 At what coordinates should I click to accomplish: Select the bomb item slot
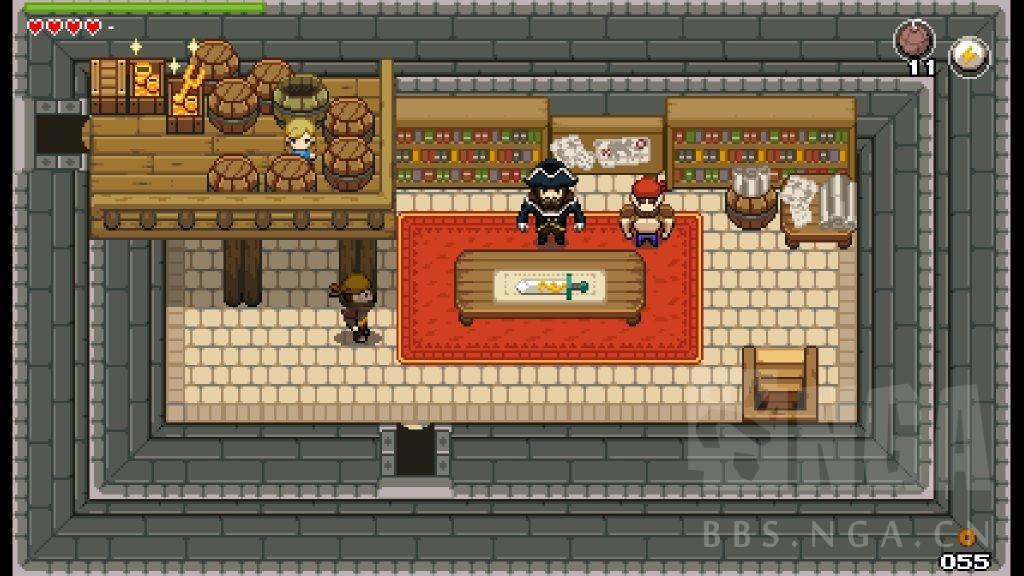[x=914, y=43]
